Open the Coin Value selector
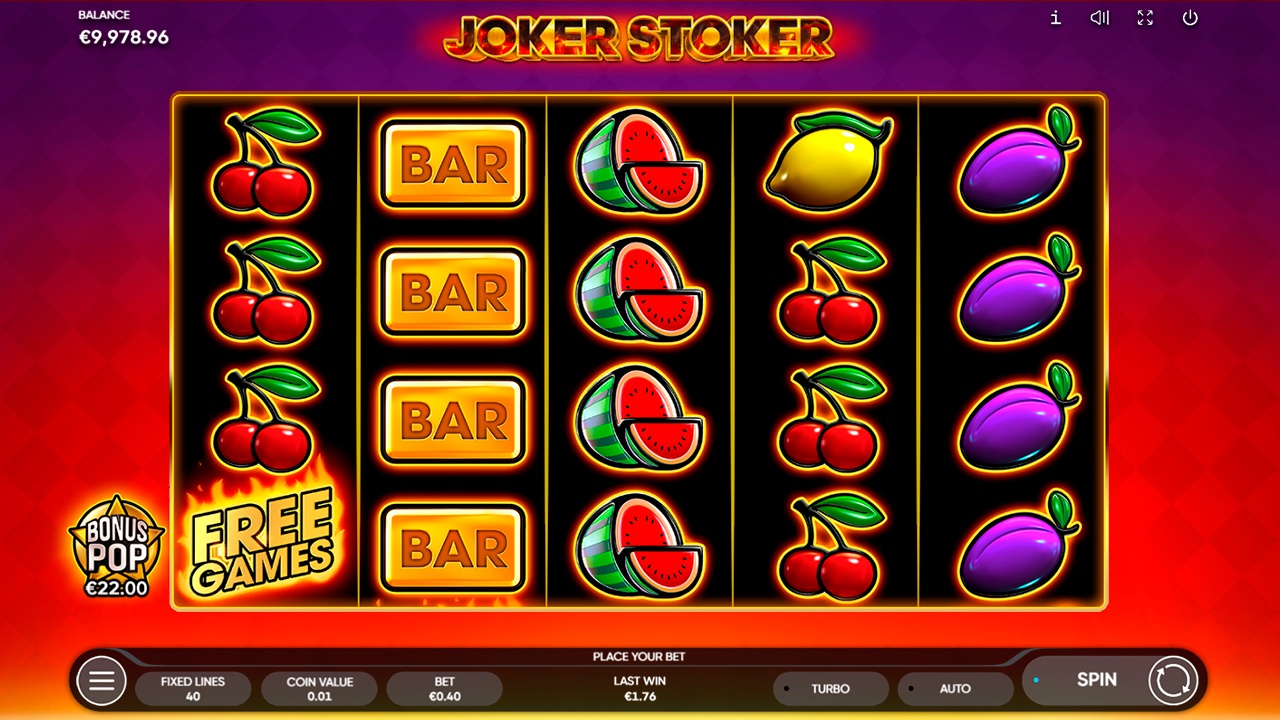 (319, 688)
